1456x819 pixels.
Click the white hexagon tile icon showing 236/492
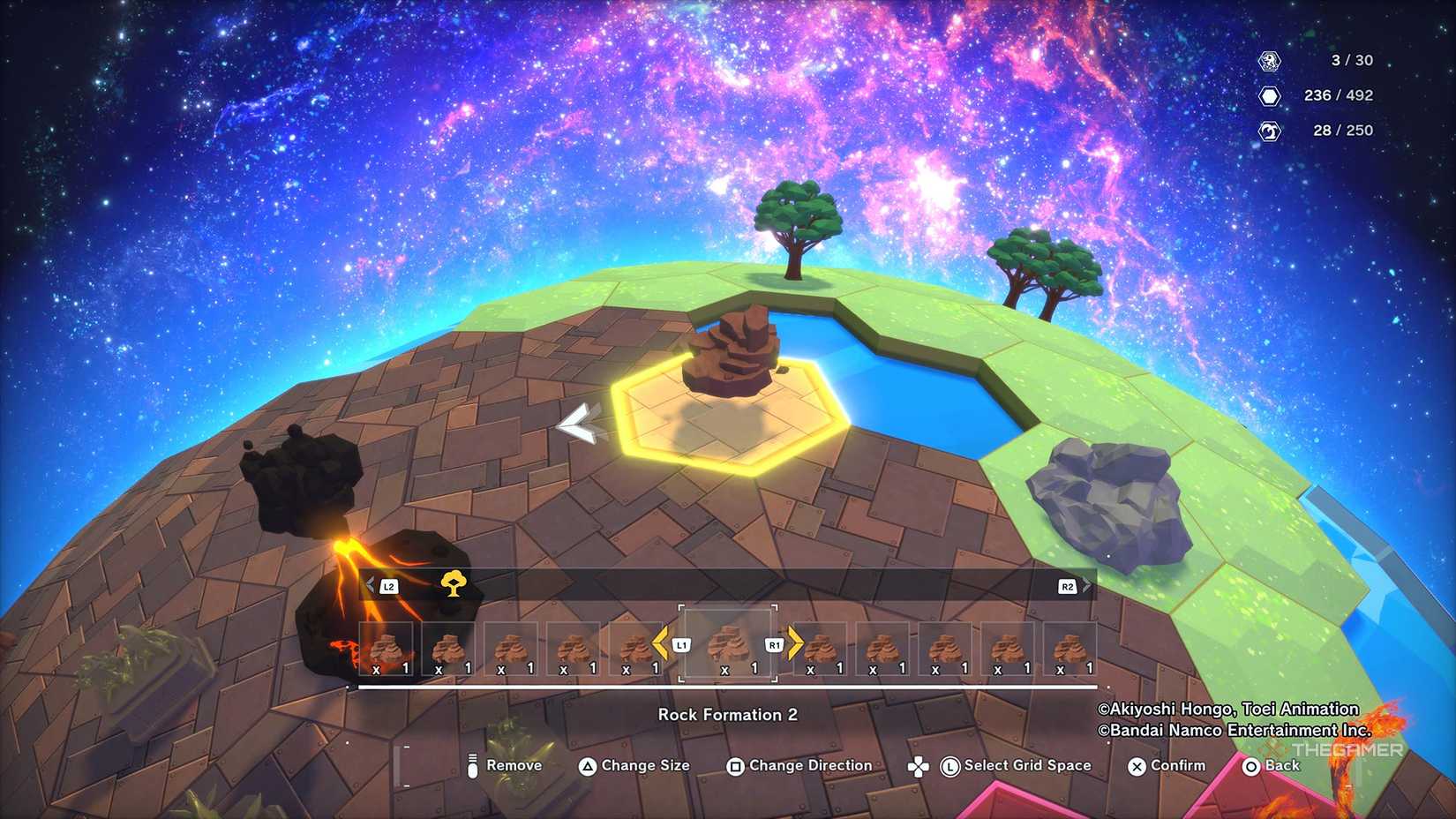1268,95
